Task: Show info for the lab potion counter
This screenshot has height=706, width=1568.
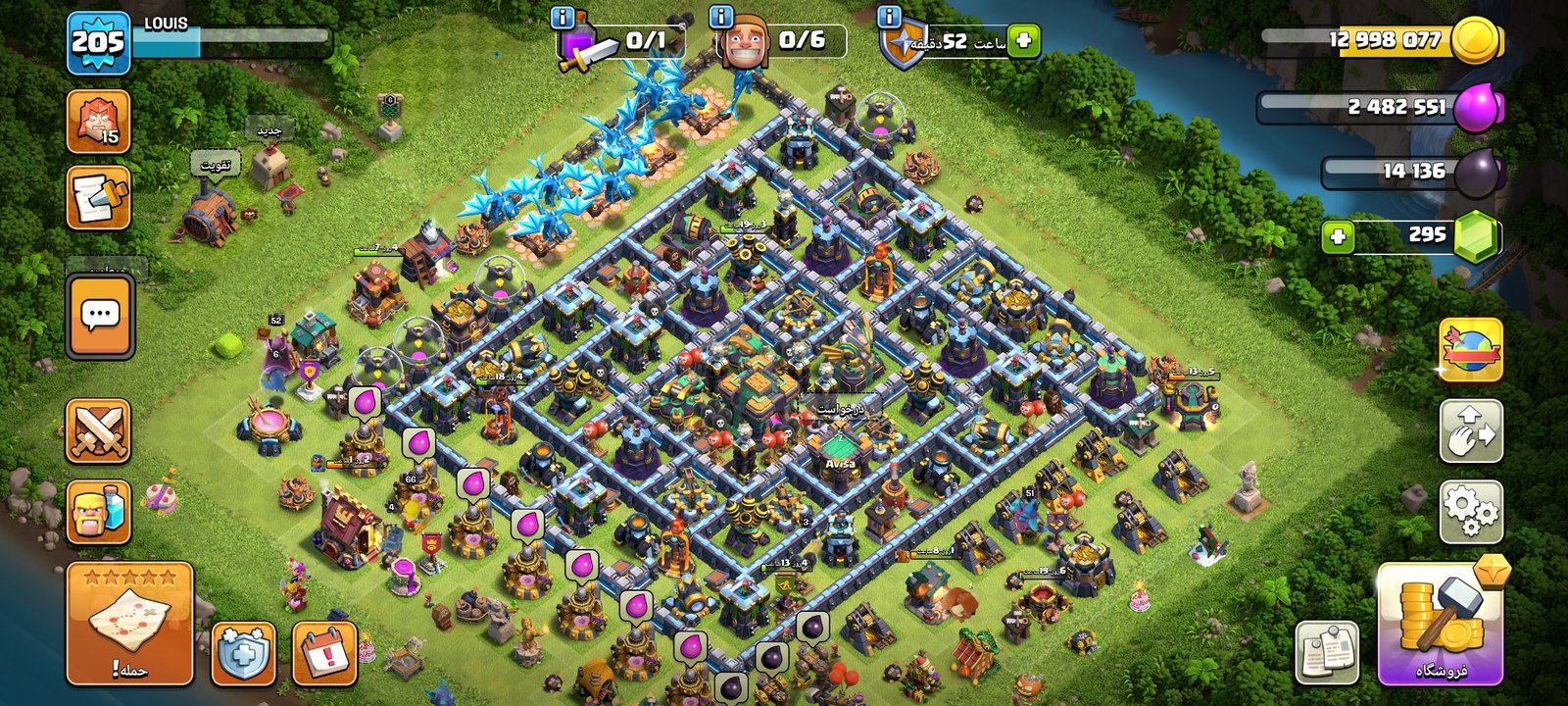Action: (x=563, y=17)
